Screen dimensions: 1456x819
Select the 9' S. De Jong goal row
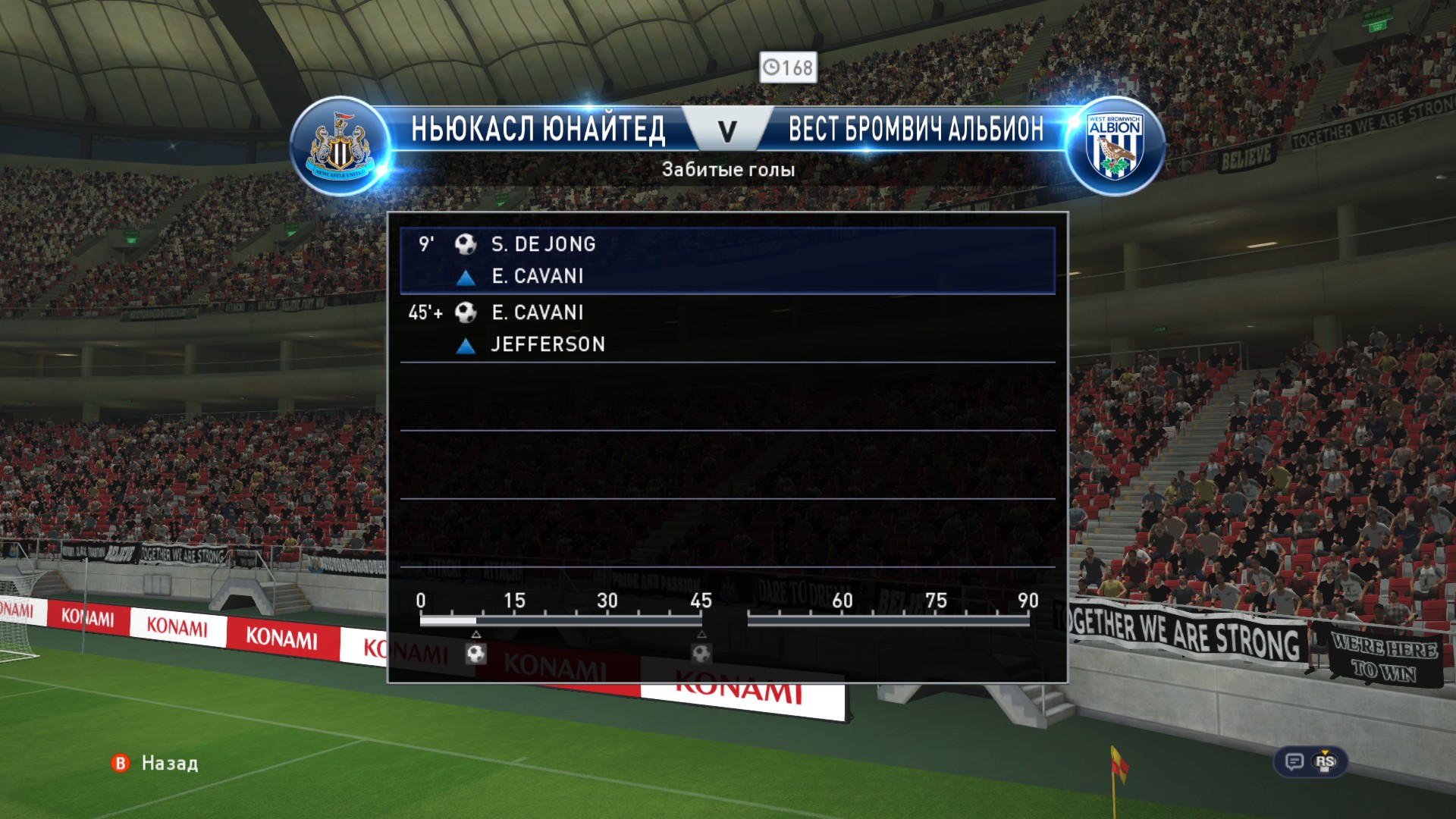[726, 260]
